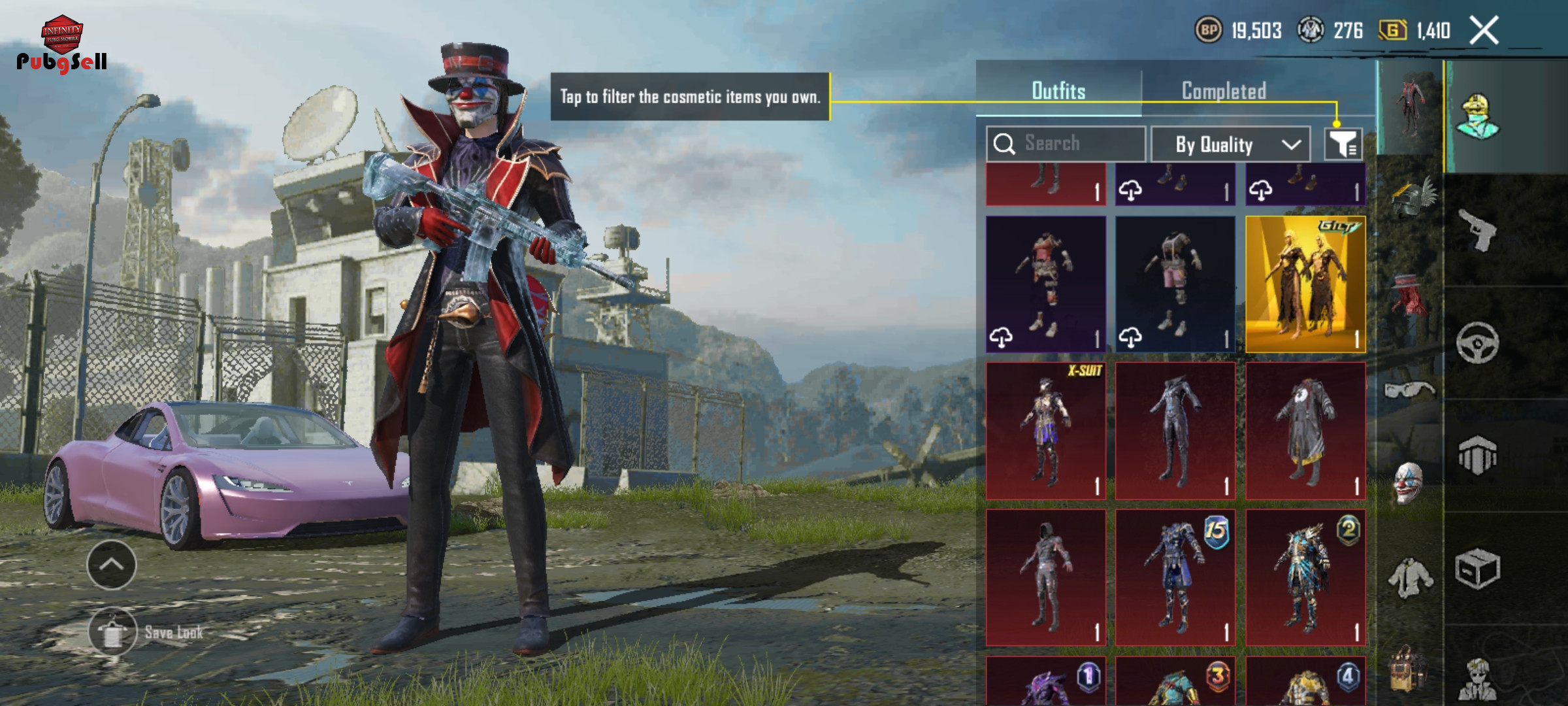Open the weapons category pistol icon

(x=1478, y=230)
